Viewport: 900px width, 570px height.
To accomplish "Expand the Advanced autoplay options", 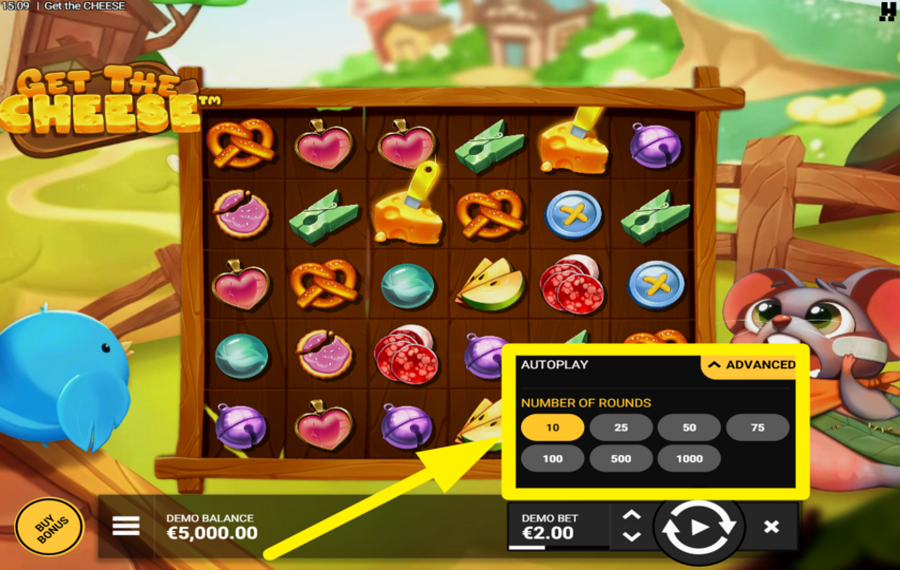I will pyautogui.click(x=752, y=365).
